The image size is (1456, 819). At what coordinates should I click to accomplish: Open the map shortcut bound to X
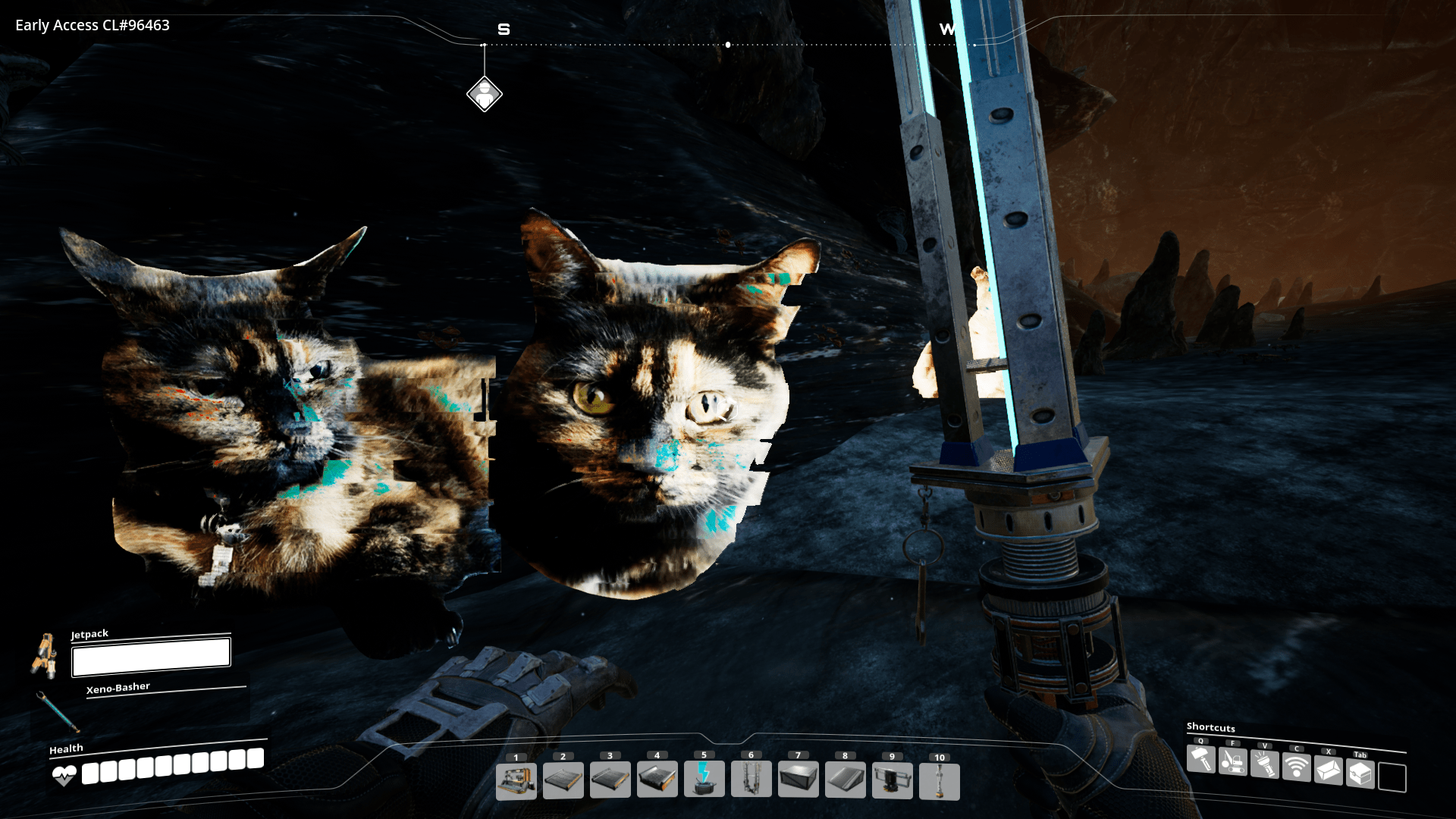1329,772
